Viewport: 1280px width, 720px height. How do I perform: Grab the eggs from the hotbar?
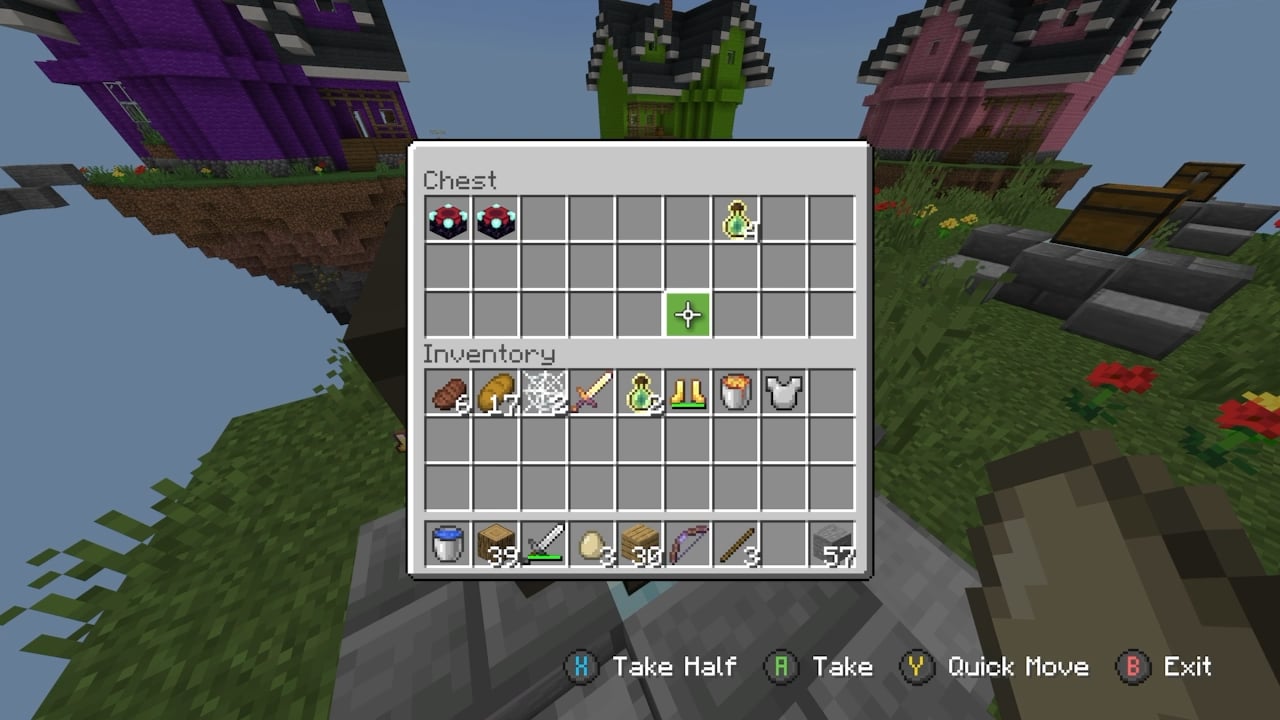click(592, 545)
